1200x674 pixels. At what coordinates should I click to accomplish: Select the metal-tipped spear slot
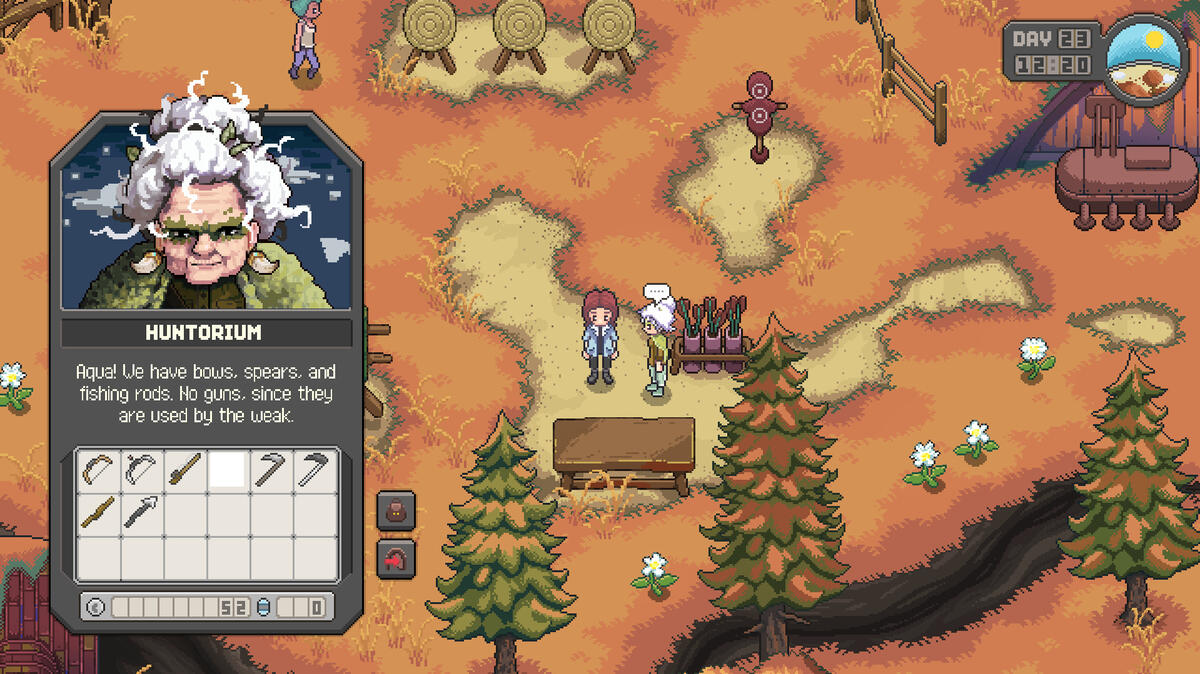coord(142,514)
